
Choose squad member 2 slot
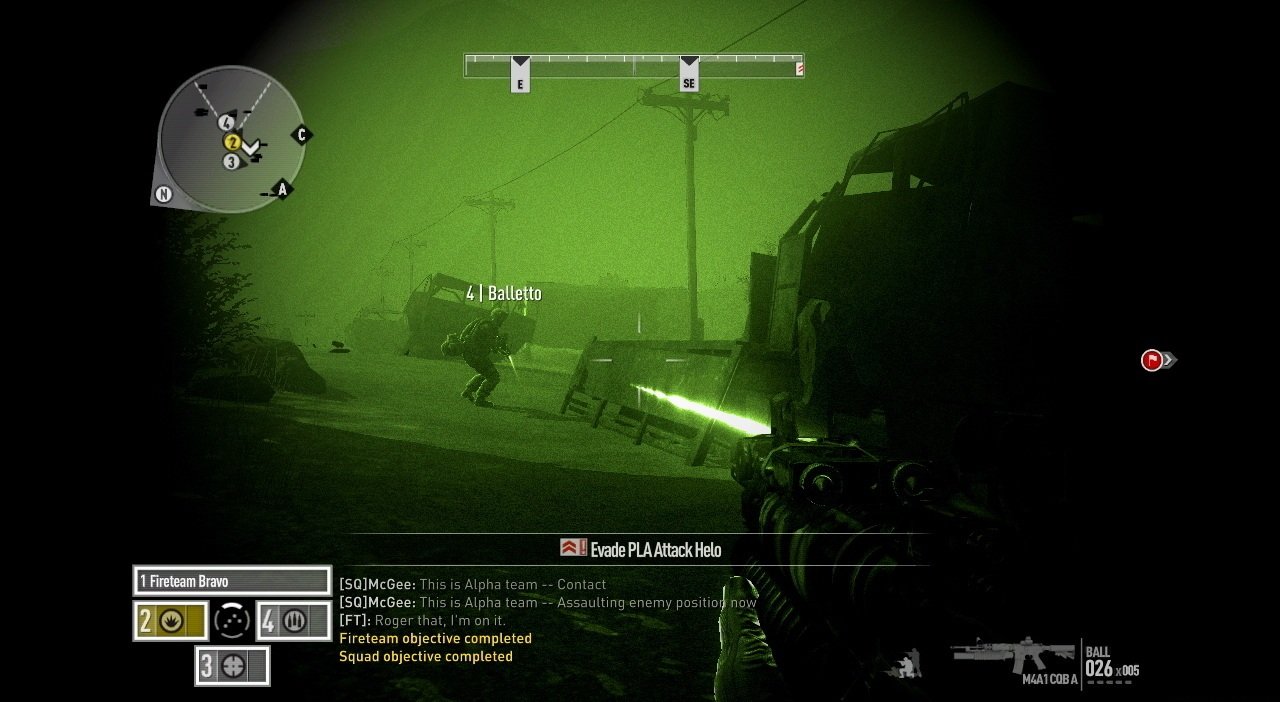tap(170, 621)
